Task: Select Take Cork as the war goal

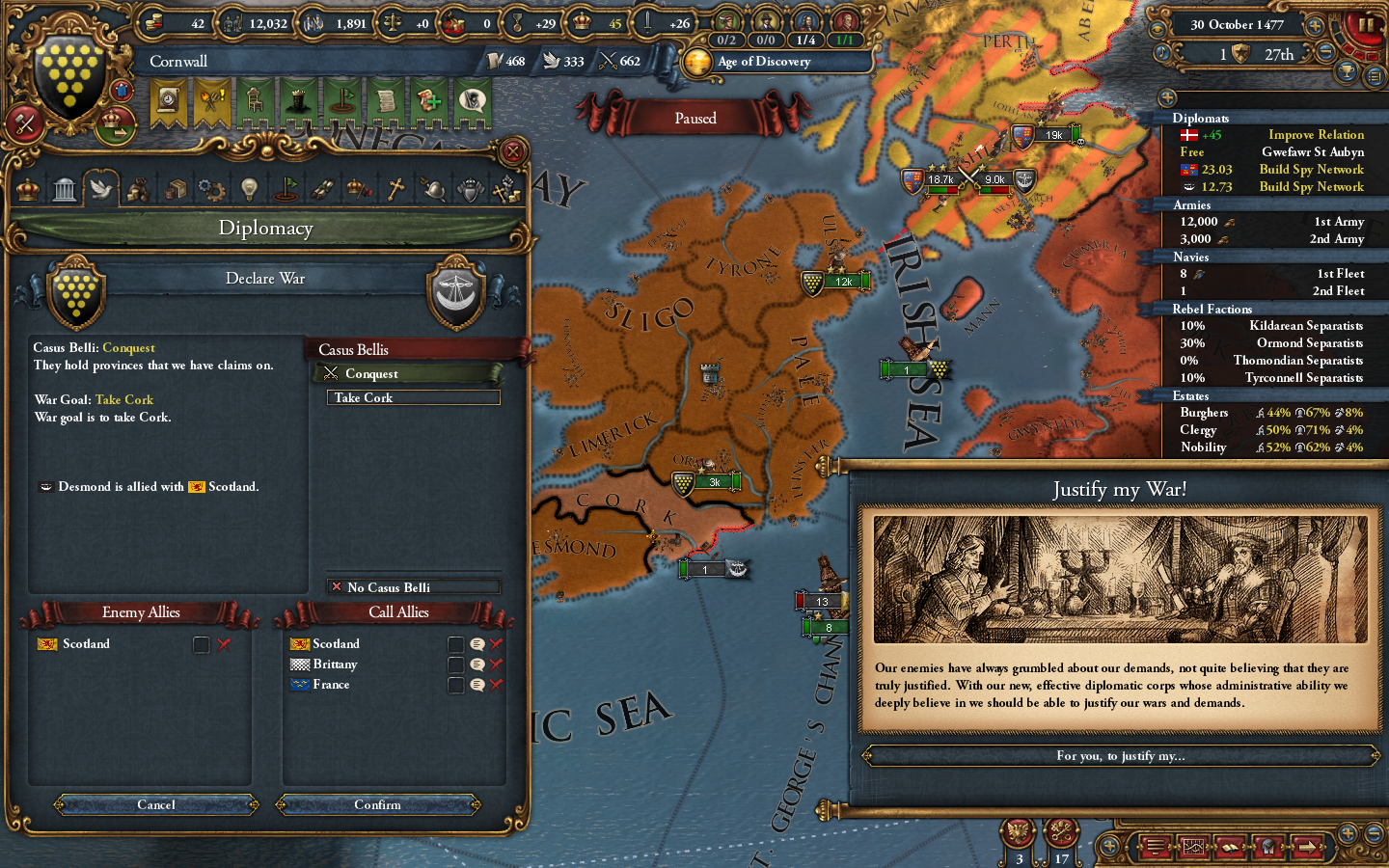Action: pyautogui.click(x=413, y=397)
